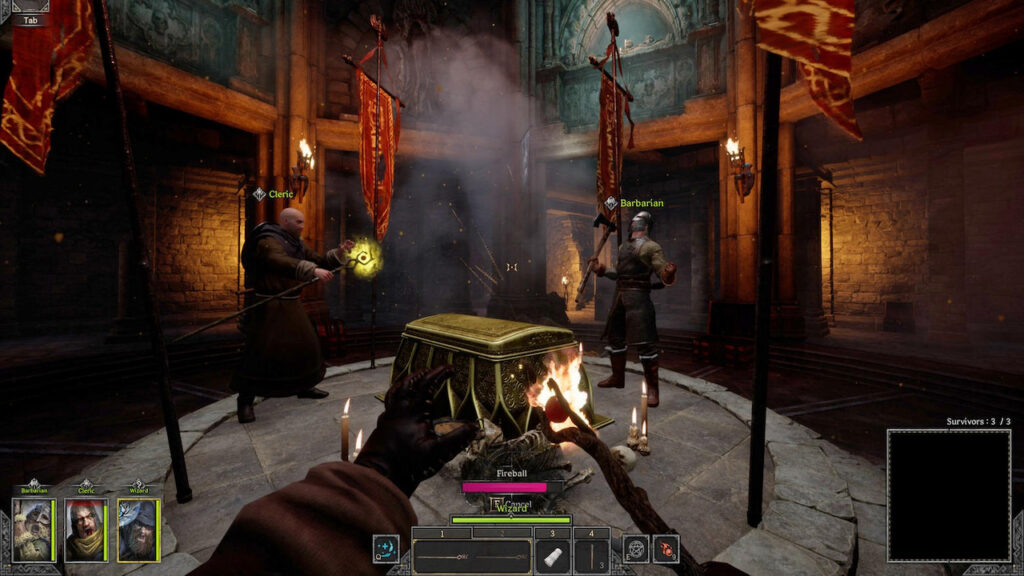This screenshot has width=1024, height=576.
Task: Use the white bandage in slot 3
Action: click(552, 556)
